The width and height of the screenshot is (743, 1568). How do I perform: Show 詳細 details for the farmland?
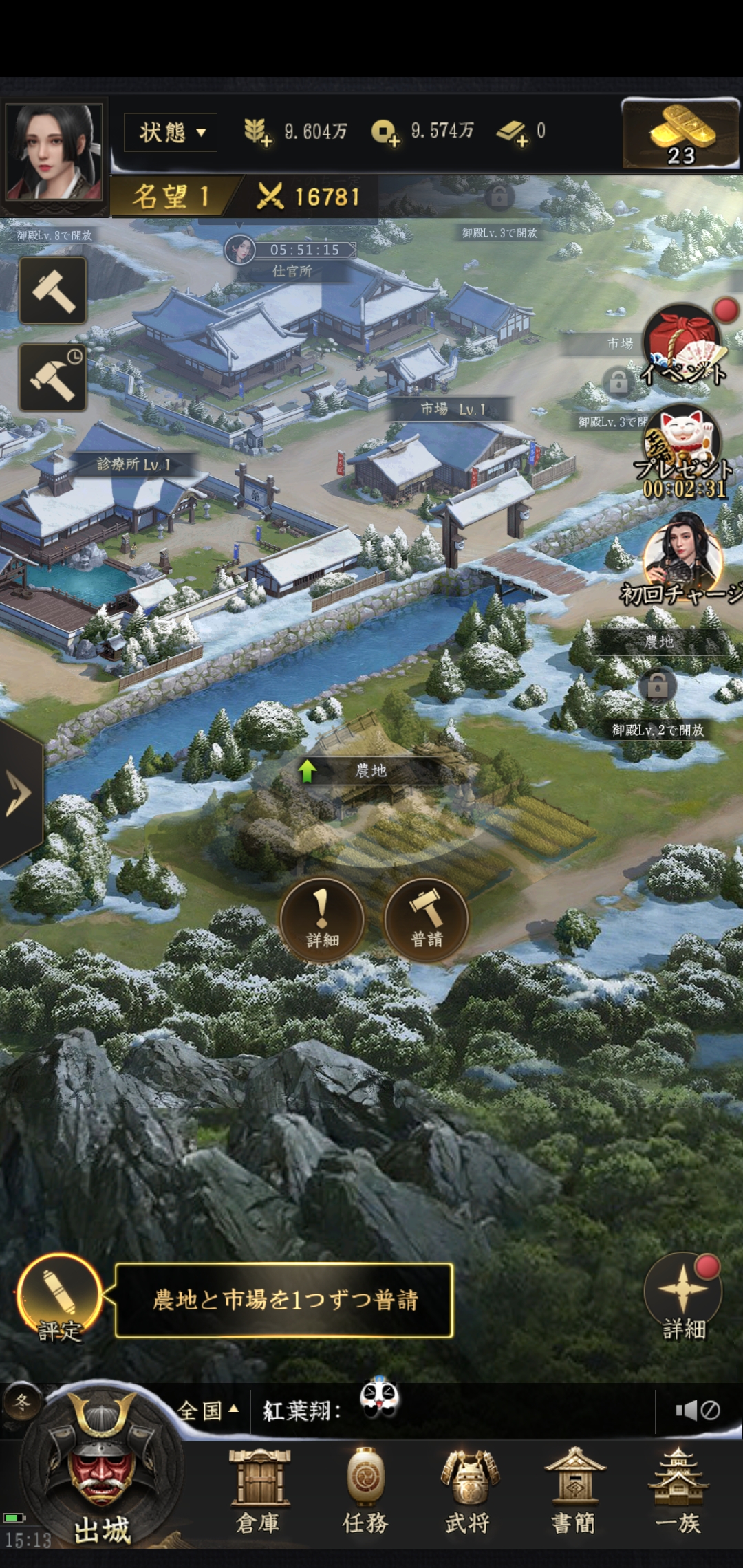tap(322, 918)
